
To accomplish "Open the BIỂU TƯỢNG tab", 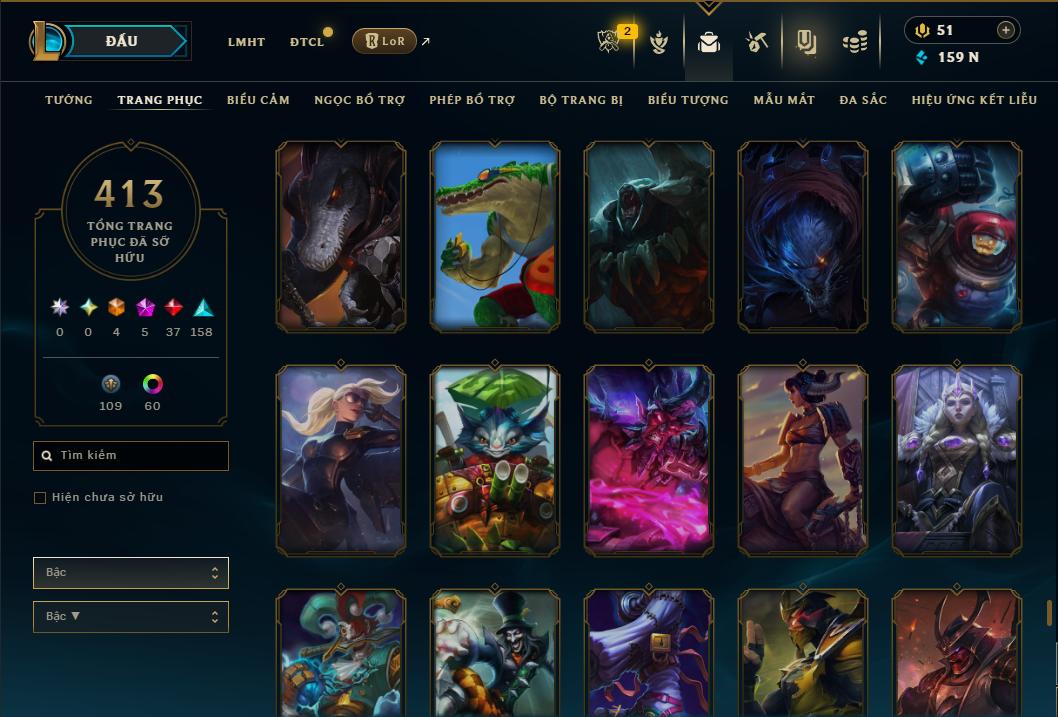I will point(688,100).
